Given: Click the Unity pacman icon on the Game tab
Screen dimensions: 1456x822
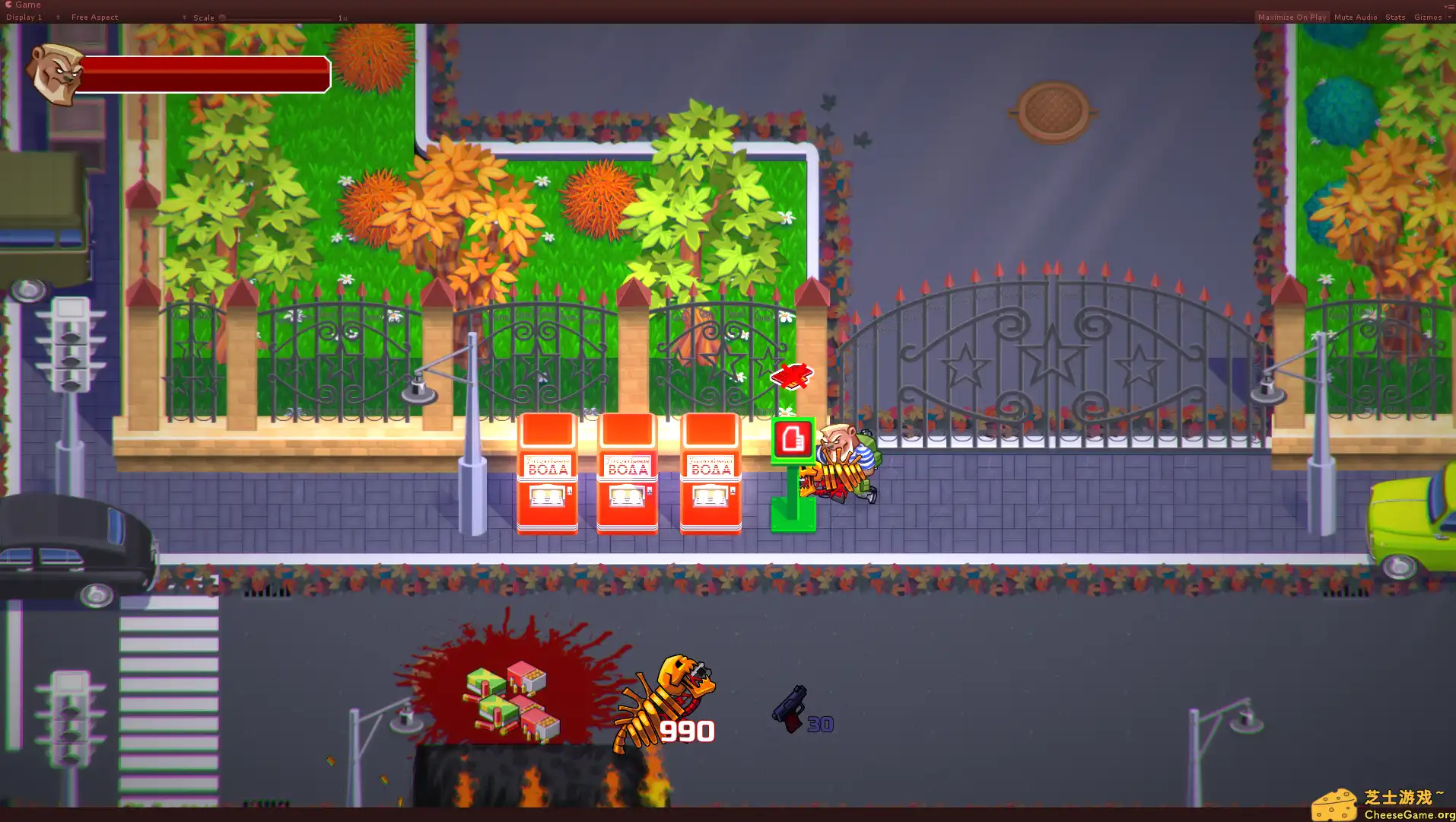Looking at the screenshot, I should click(10, 5).
